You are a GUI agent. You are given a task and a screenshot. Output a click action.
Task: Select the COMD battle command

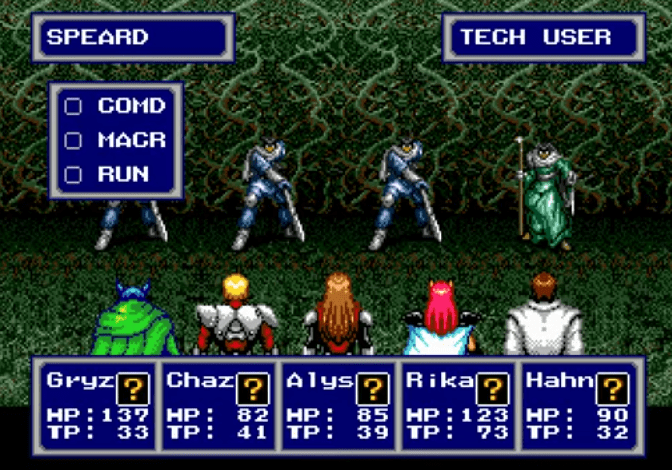pos(116,106)
